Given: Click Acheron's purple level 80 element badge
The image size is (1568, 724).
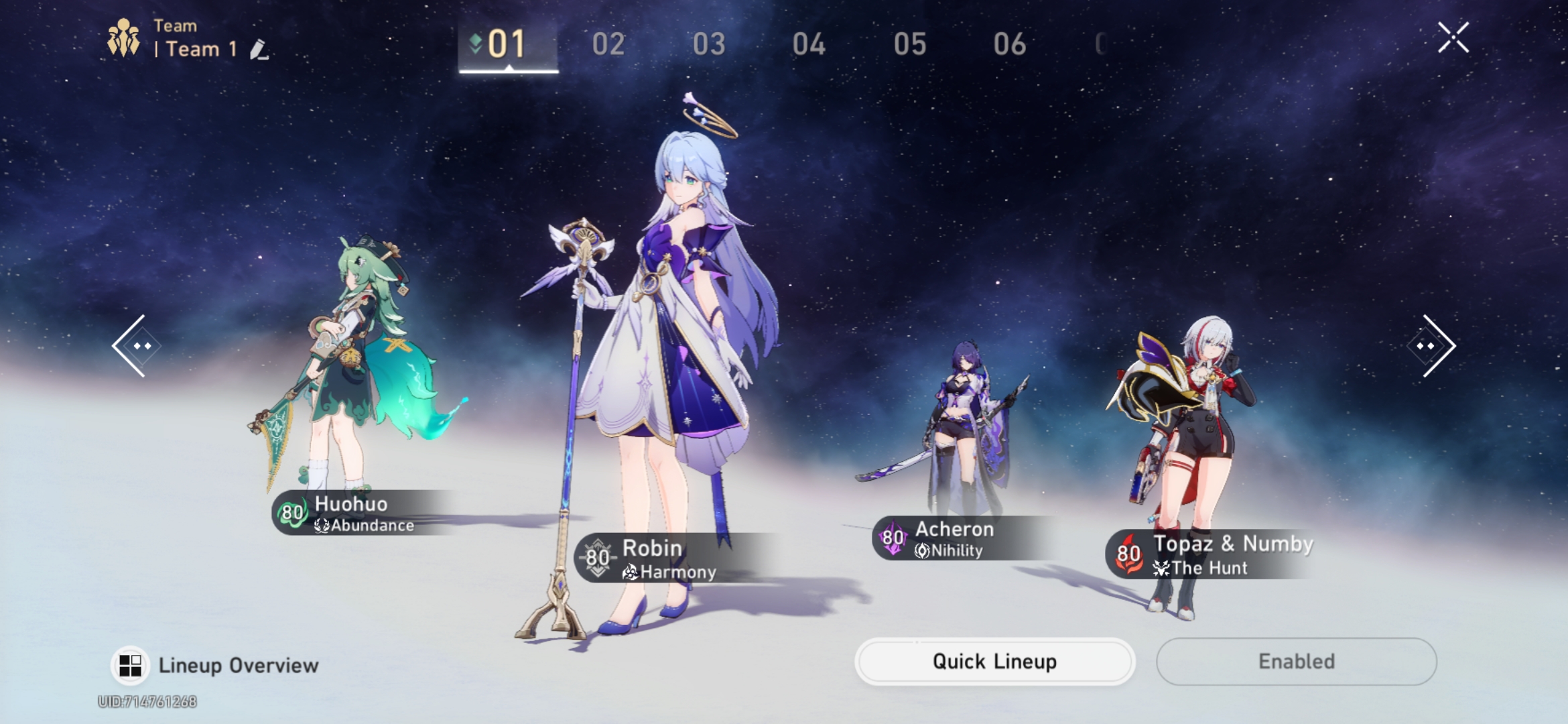Looking at the screenshot, I should (891, 537).
